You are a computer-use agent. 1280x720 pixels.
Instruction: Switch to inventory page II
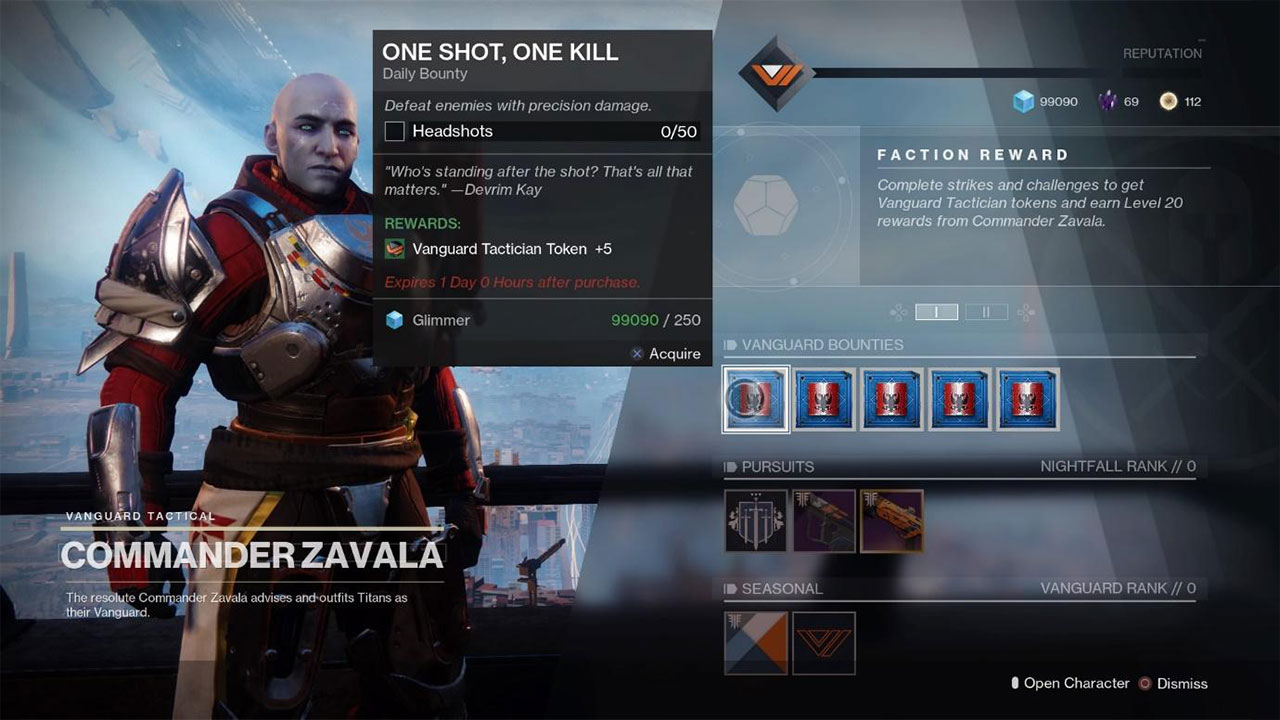(986, 312)
